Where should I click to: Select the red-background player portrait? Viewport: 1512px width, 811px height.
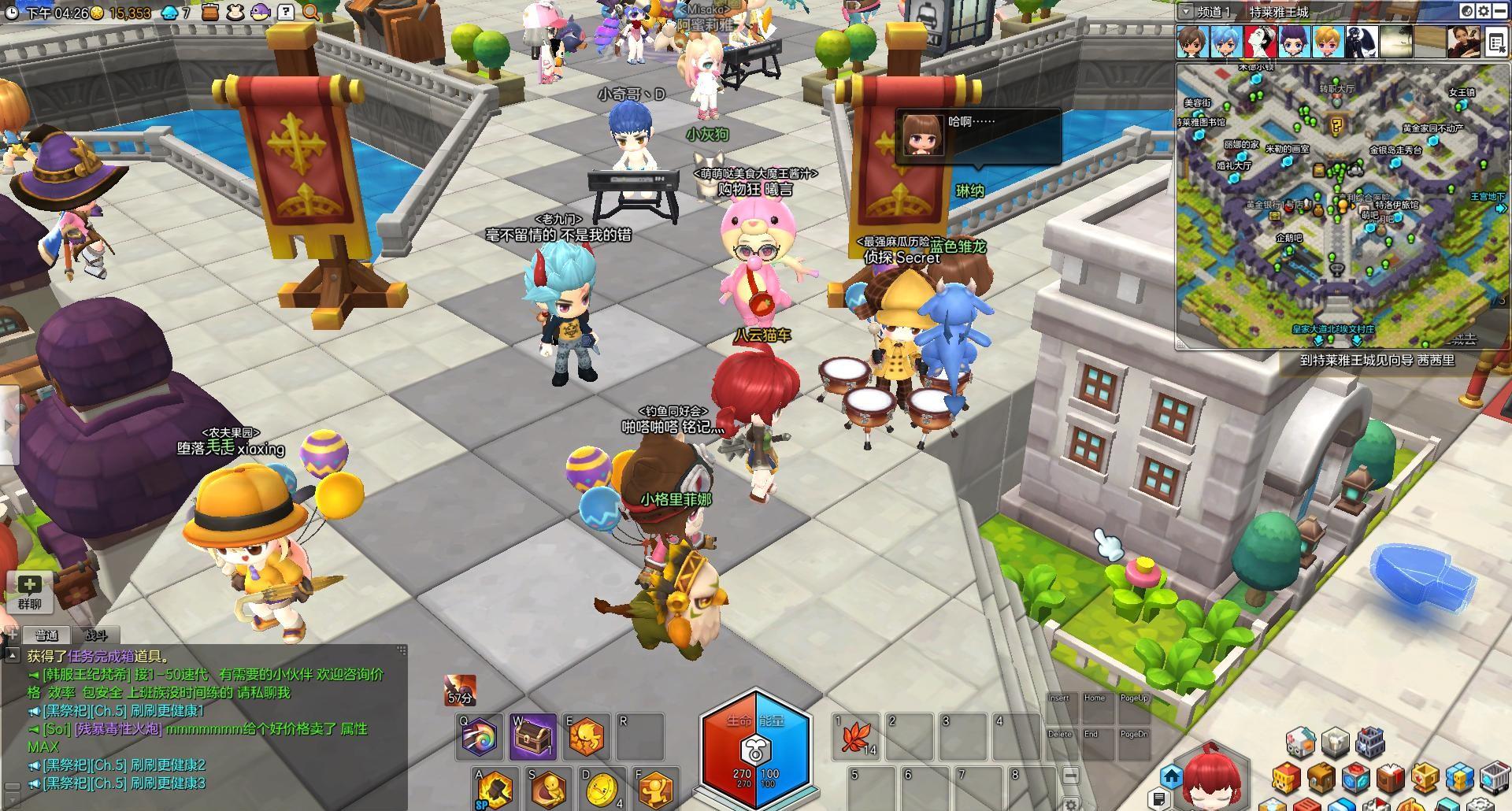click(x=1260, y=42)
